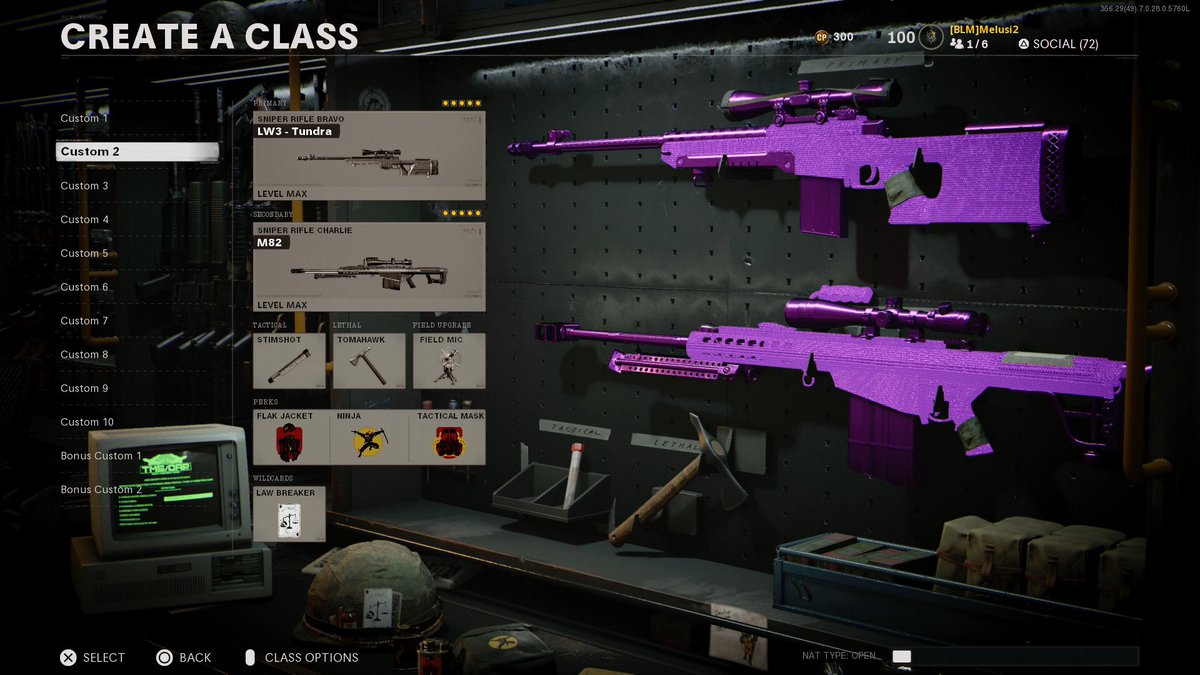Pick the Custom 7 class
Screen dimensions: 1200x675
point(85,321)
